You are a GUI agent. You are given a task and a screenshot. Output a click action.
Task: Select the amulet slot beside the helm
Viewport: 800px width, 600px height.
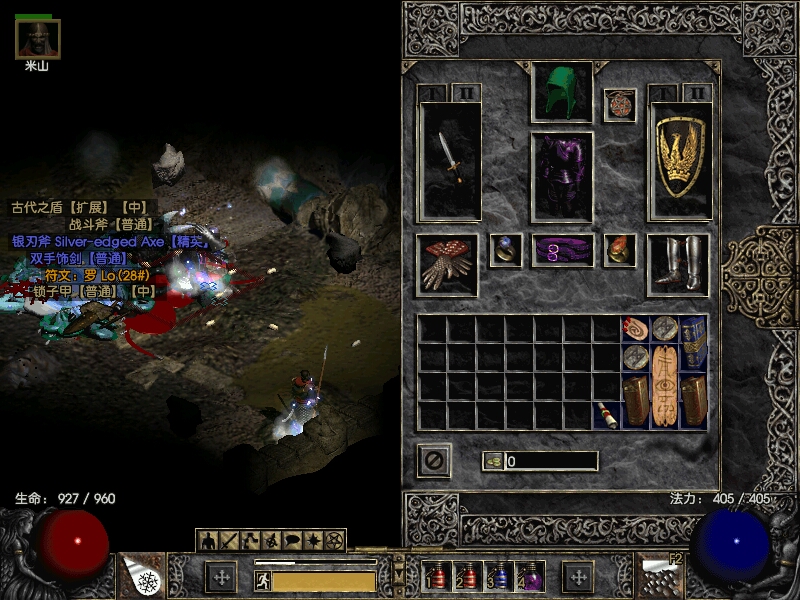620,105
